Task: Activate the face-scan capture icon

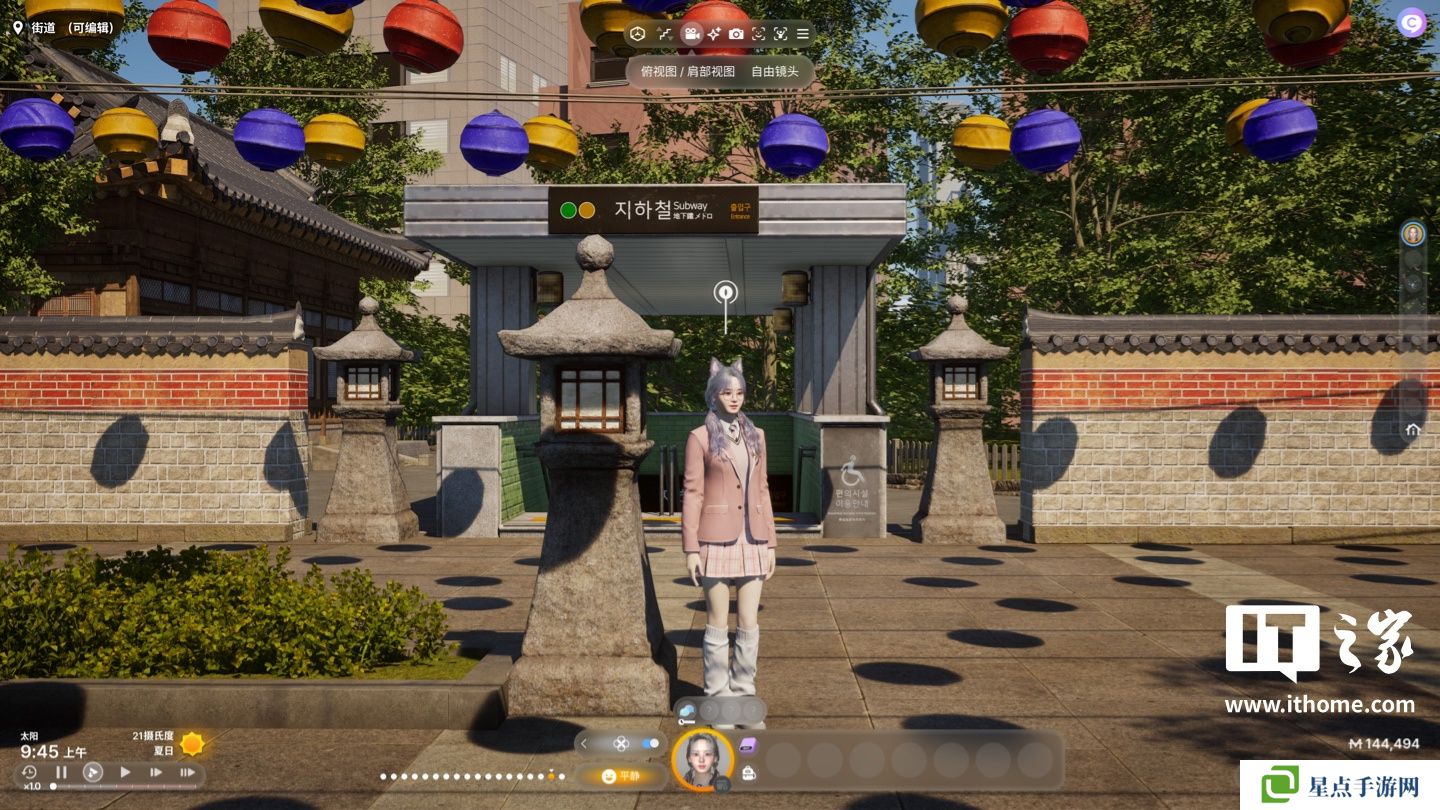Action: (x=758, y=34)
